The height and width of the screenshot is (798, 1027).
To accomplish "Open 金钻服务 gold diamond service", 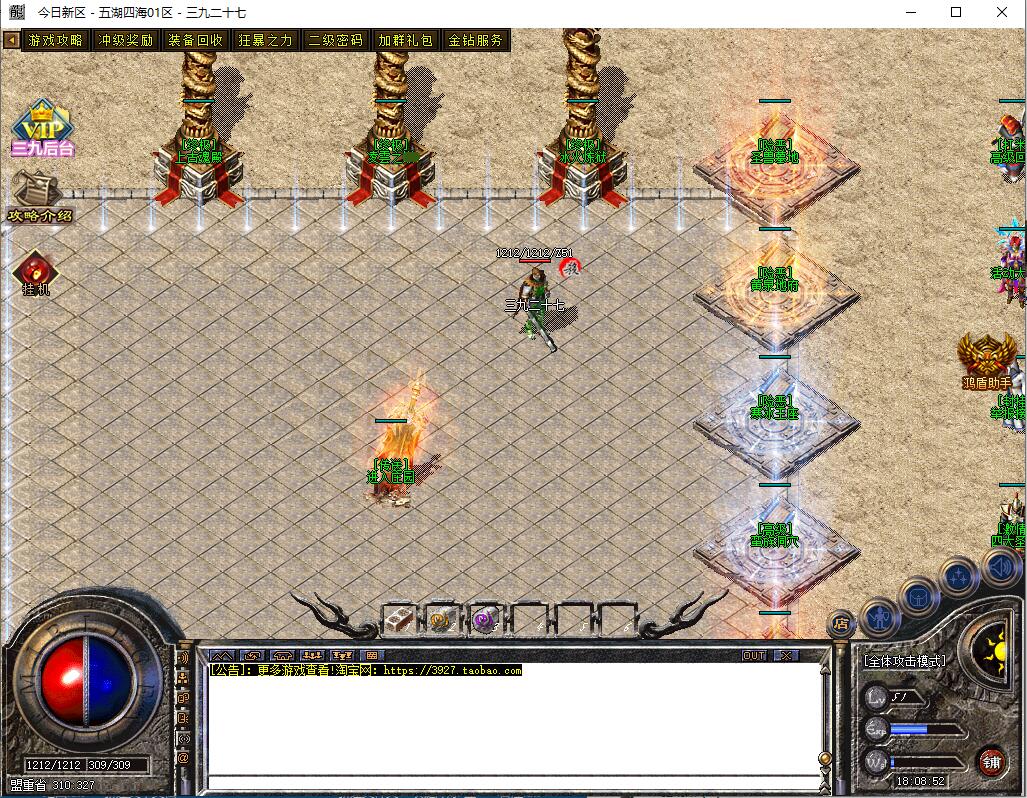I will point(476,41).
